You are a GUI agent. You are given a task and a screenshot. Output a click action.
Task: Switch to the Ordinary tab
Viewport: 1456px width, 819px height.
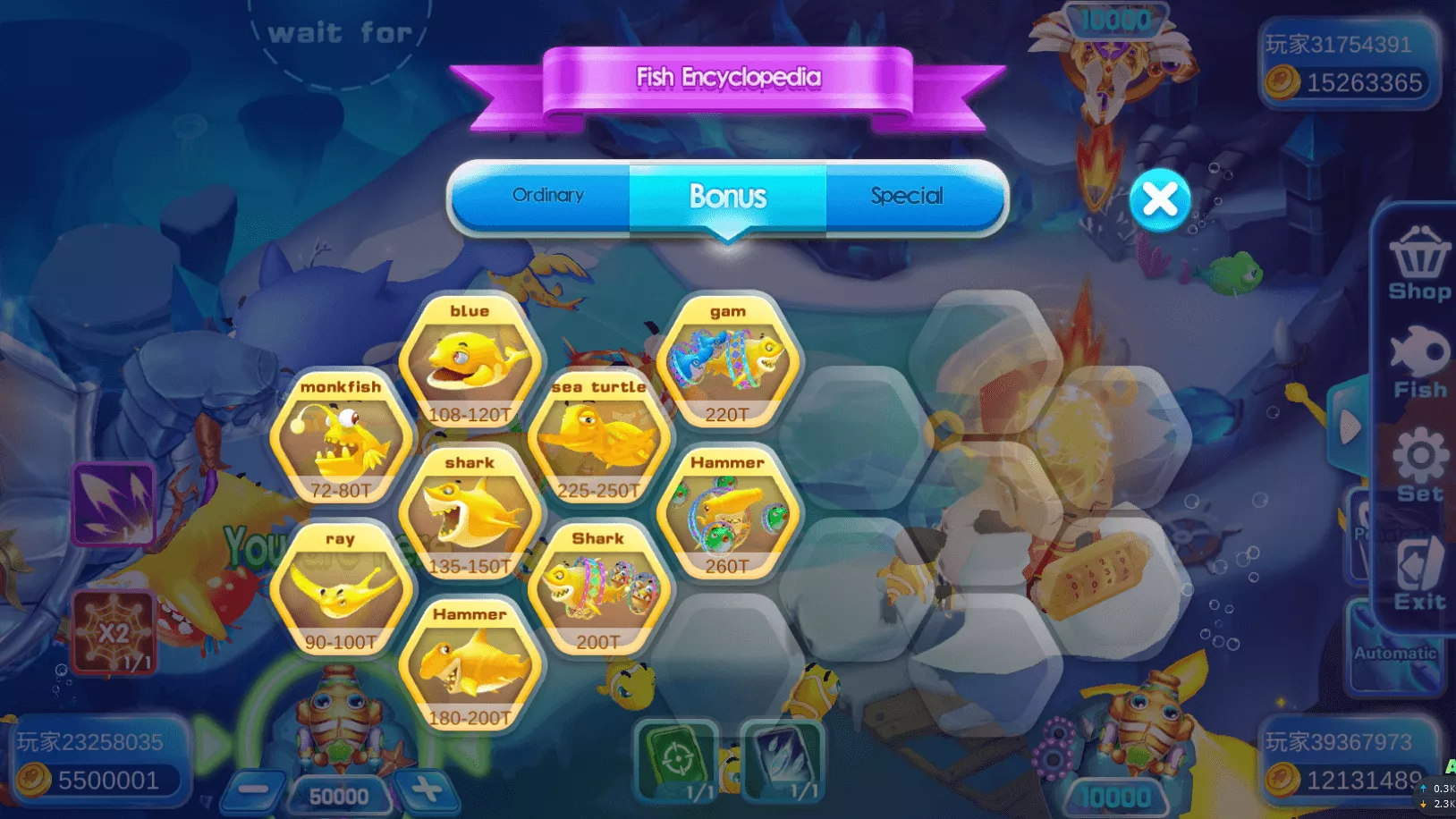point(547,196)
